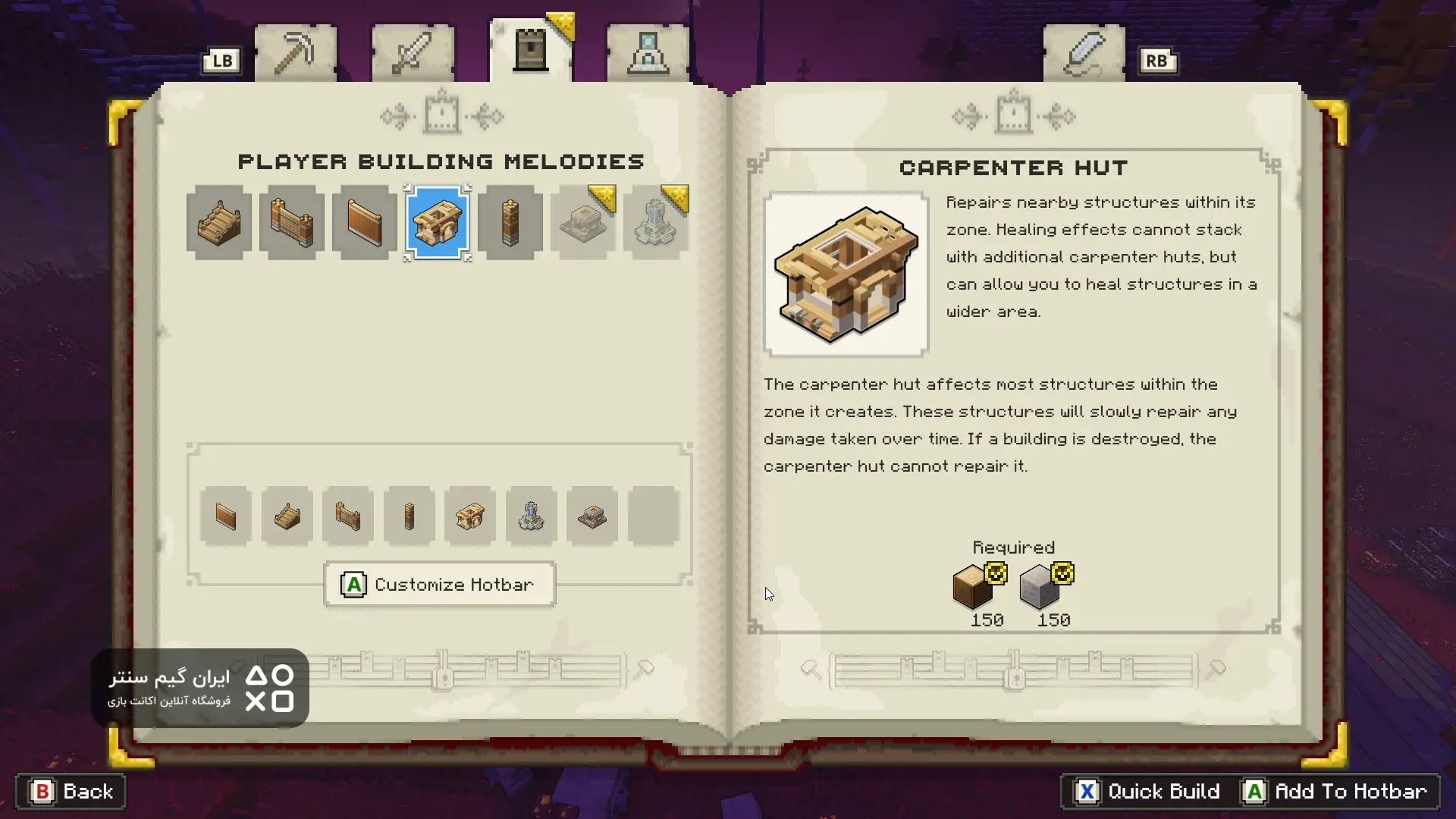Screen dimensions: 1456x819
Task: Choose the wooden ramp in building melodies
Action: pos(219,222)
